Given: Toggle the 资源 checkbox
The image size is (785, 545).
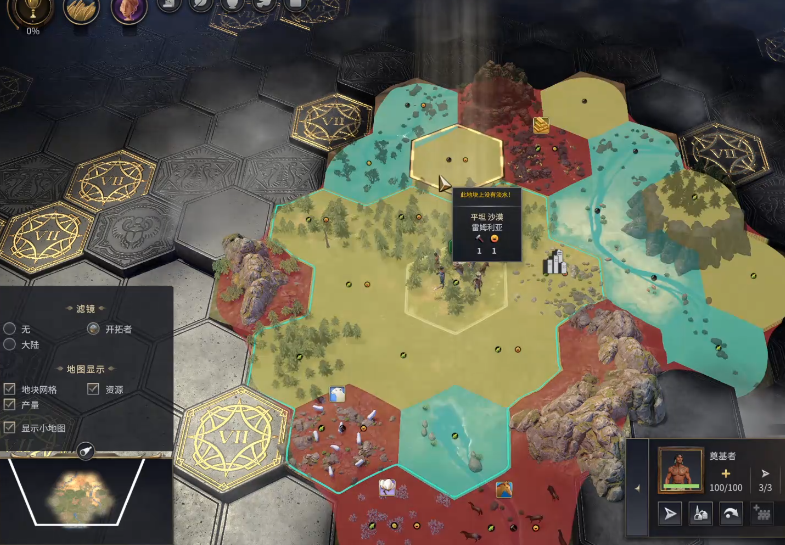Looking at the screenshot, I should tap(94, 389).
